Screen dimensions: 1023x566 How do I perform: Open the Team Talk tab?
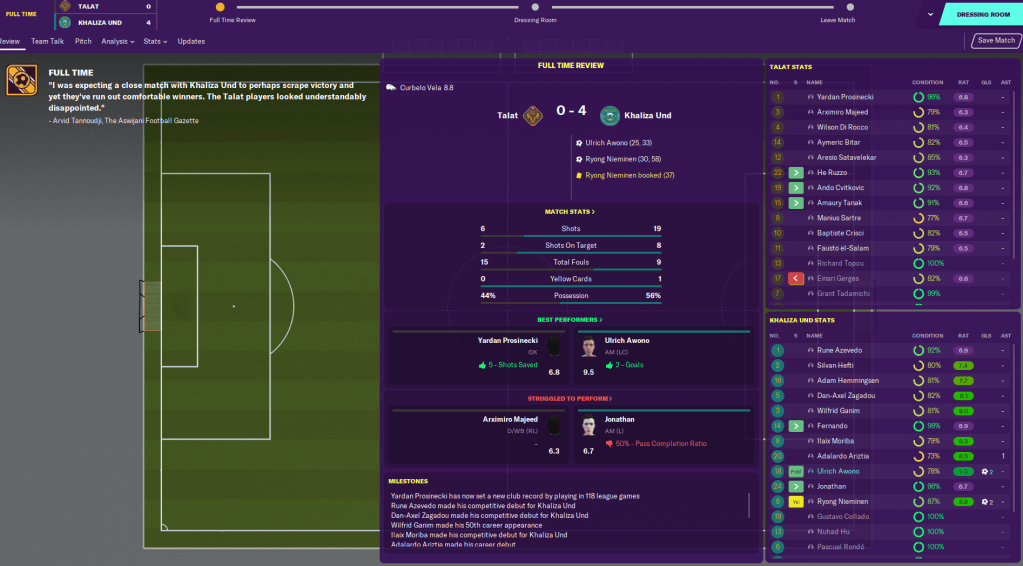[x=47, y=41]
